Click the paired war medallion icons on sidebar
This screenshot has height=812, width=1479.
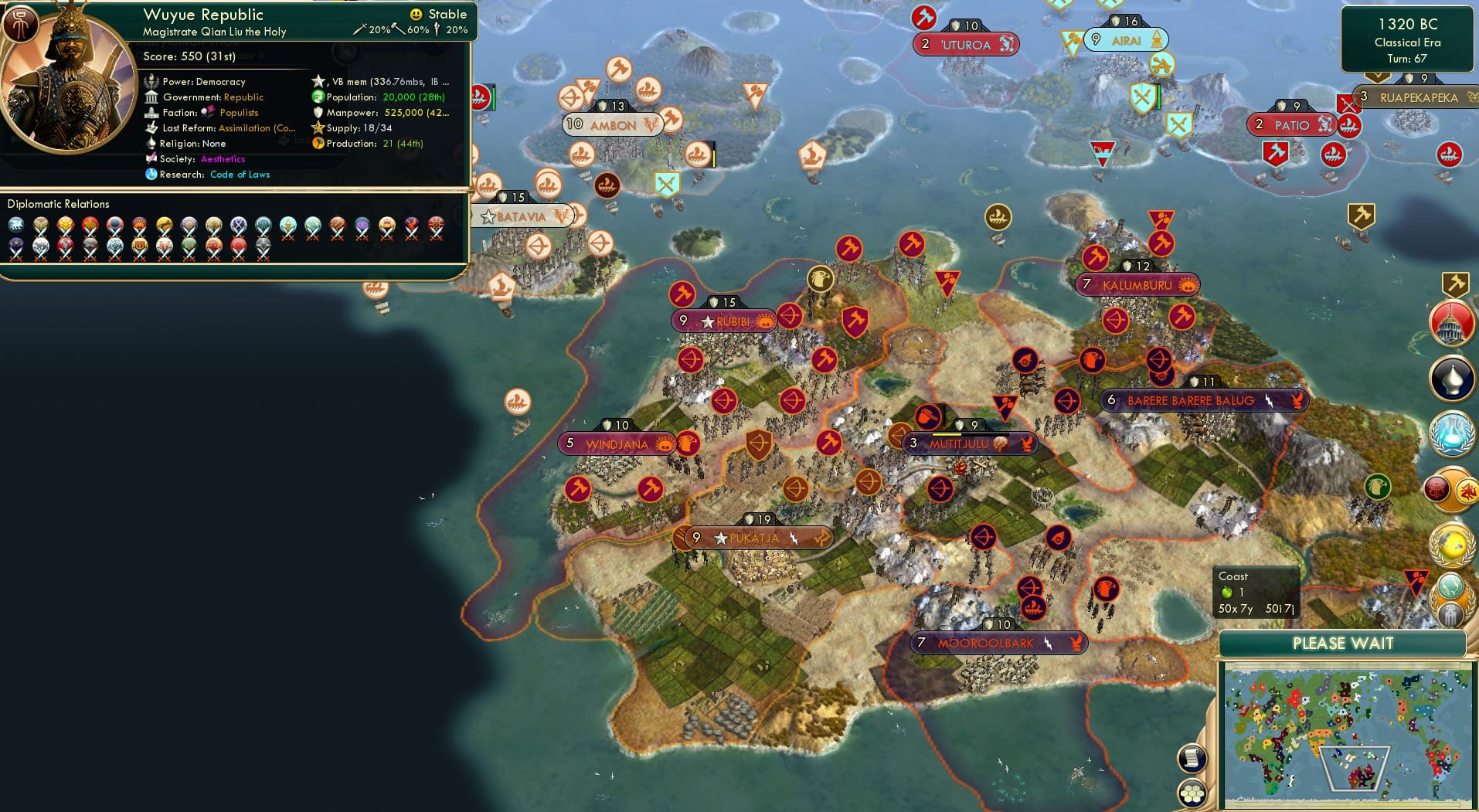(x=1451, y=491)
